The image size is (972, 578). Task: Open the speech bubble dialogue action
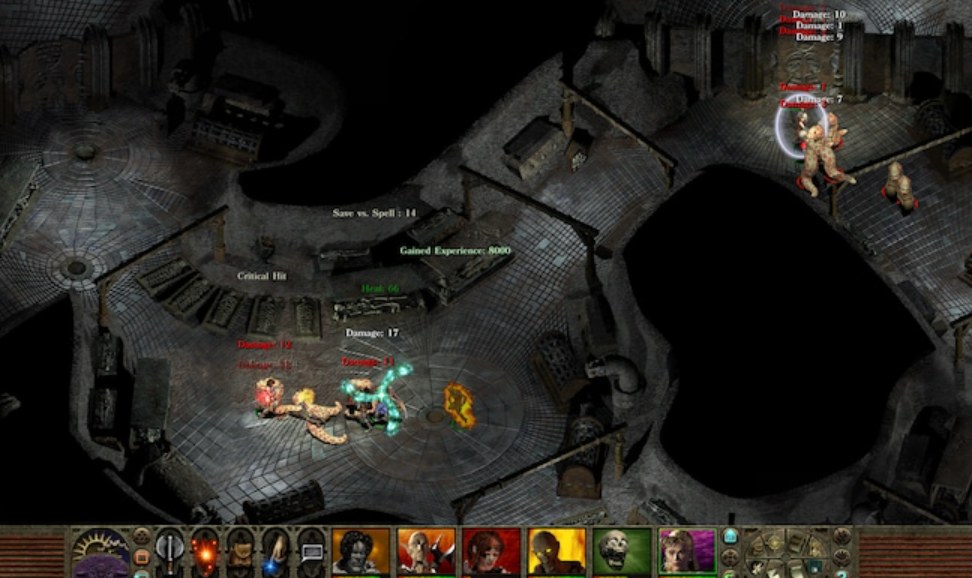311,551
